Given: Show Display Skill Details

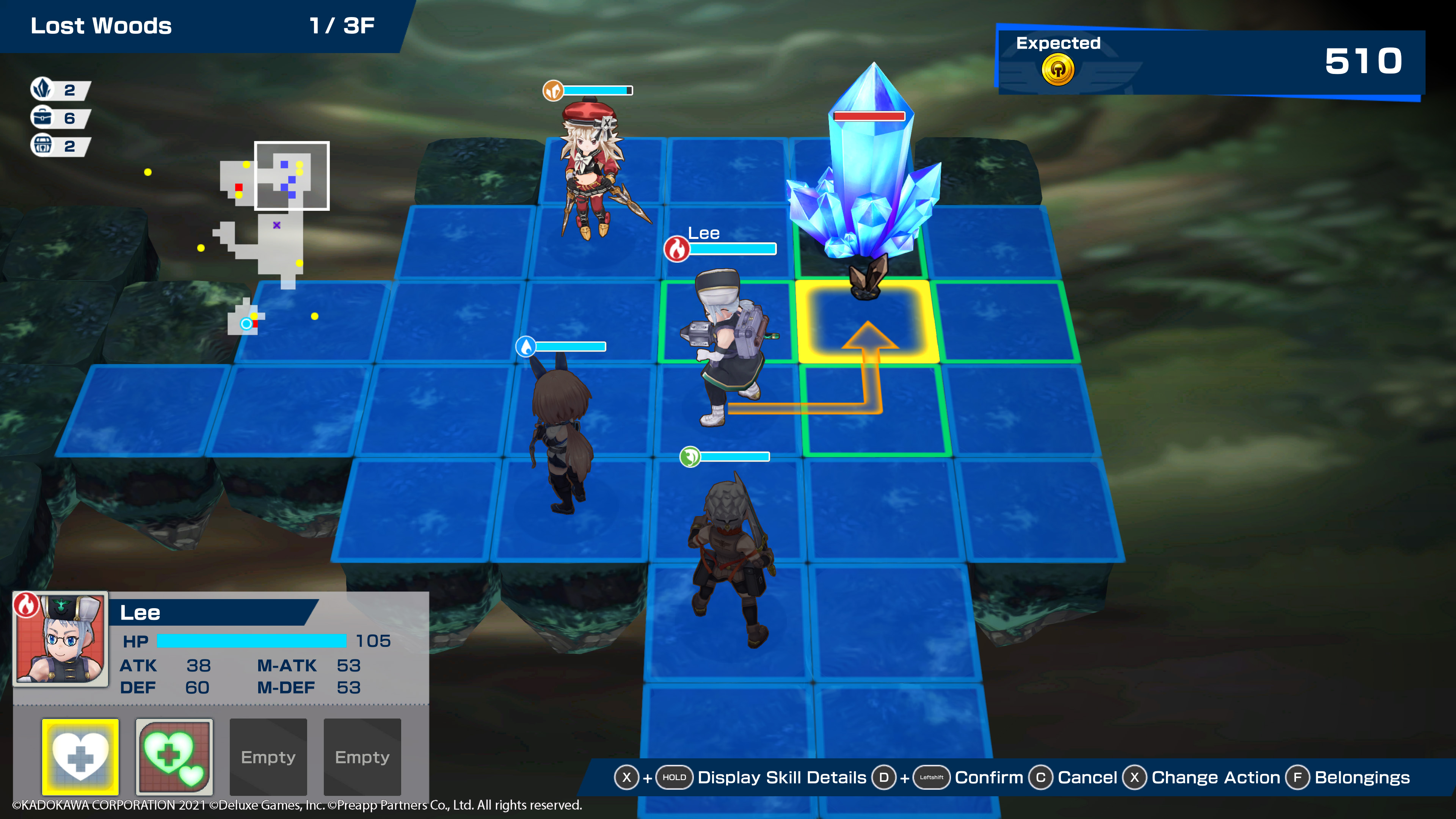Looking at the screenshot, I should click(x=781, y=778).
